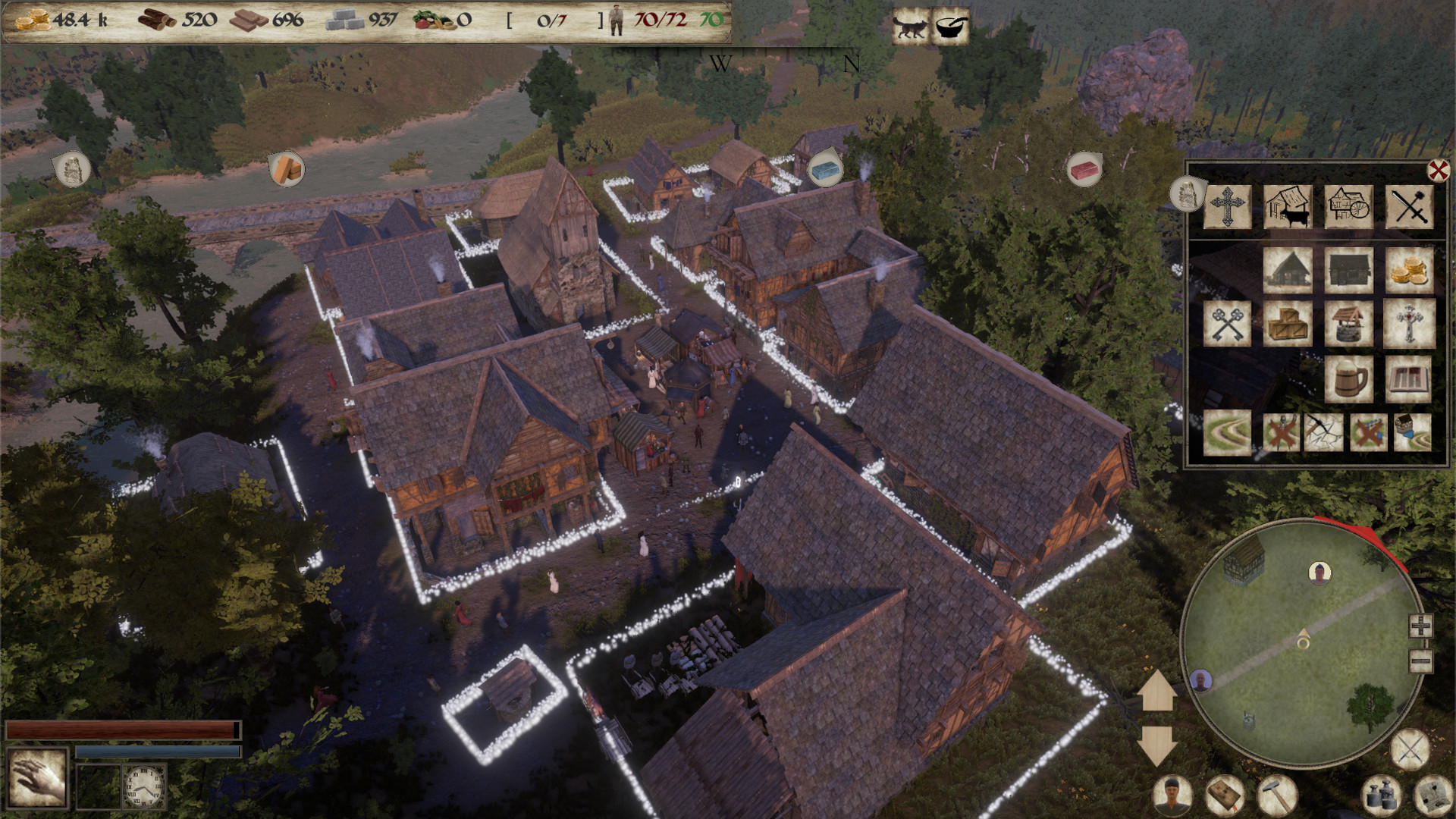Select the gold coins treasury icon

(1410, 268)
